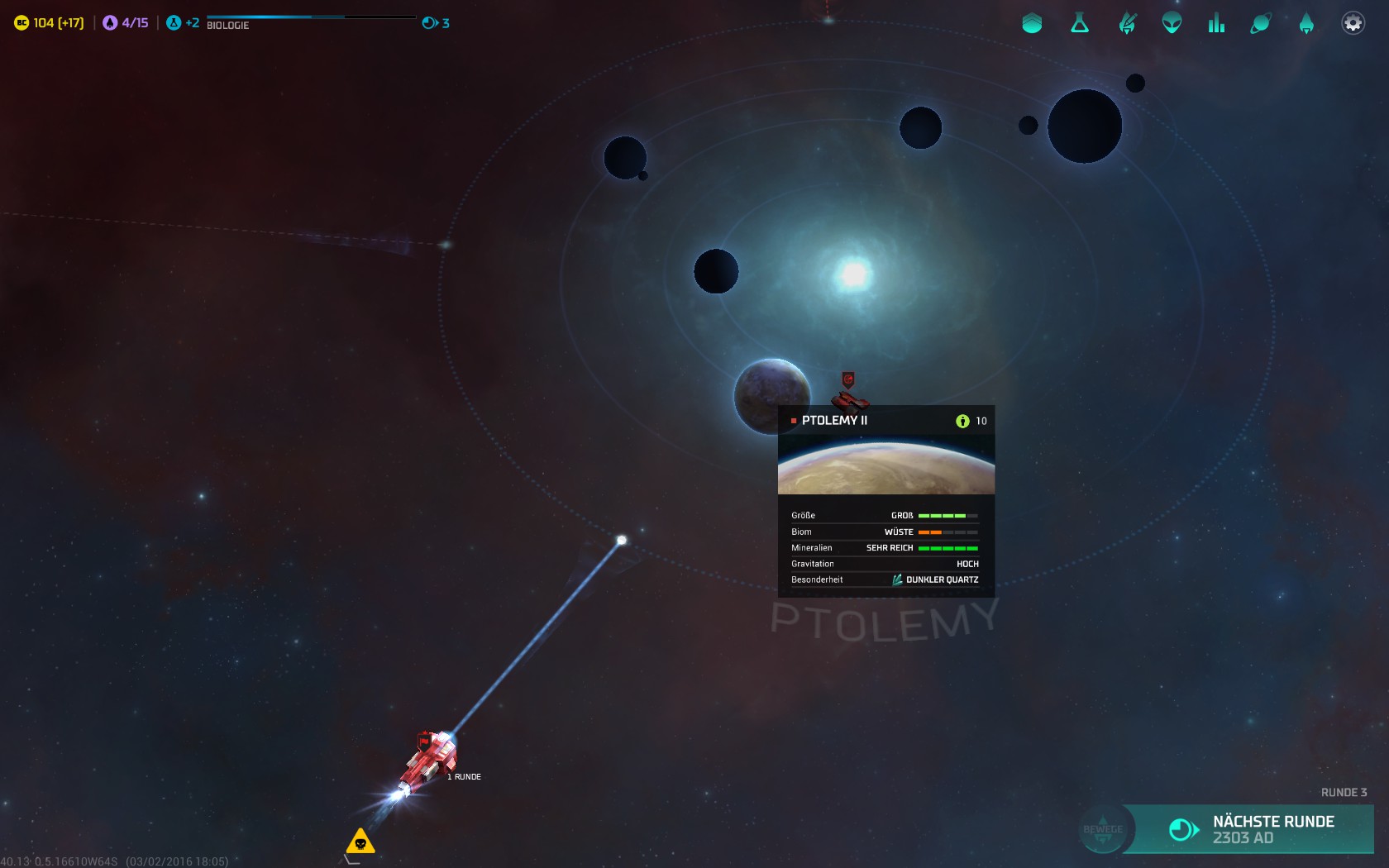This screenshot has height=868, width=1389.
Task: Show the bar chart statistics screen
Action: (1216, 23)
